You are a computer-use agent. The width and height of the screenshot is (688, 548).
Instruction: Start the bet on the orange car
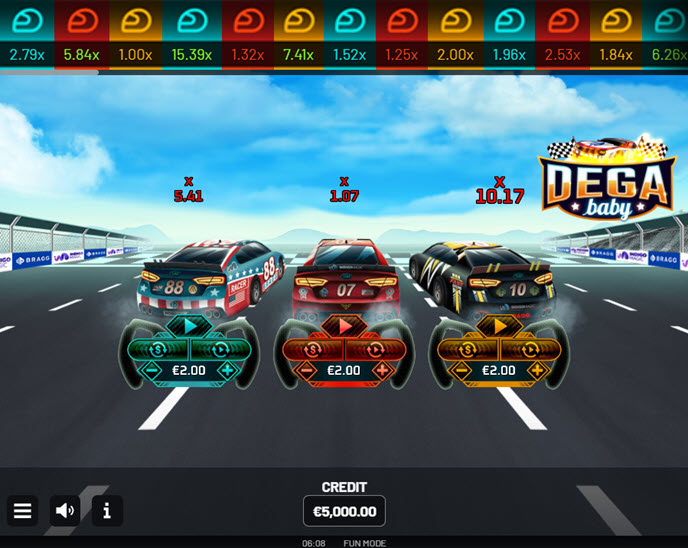click(499, 325)
